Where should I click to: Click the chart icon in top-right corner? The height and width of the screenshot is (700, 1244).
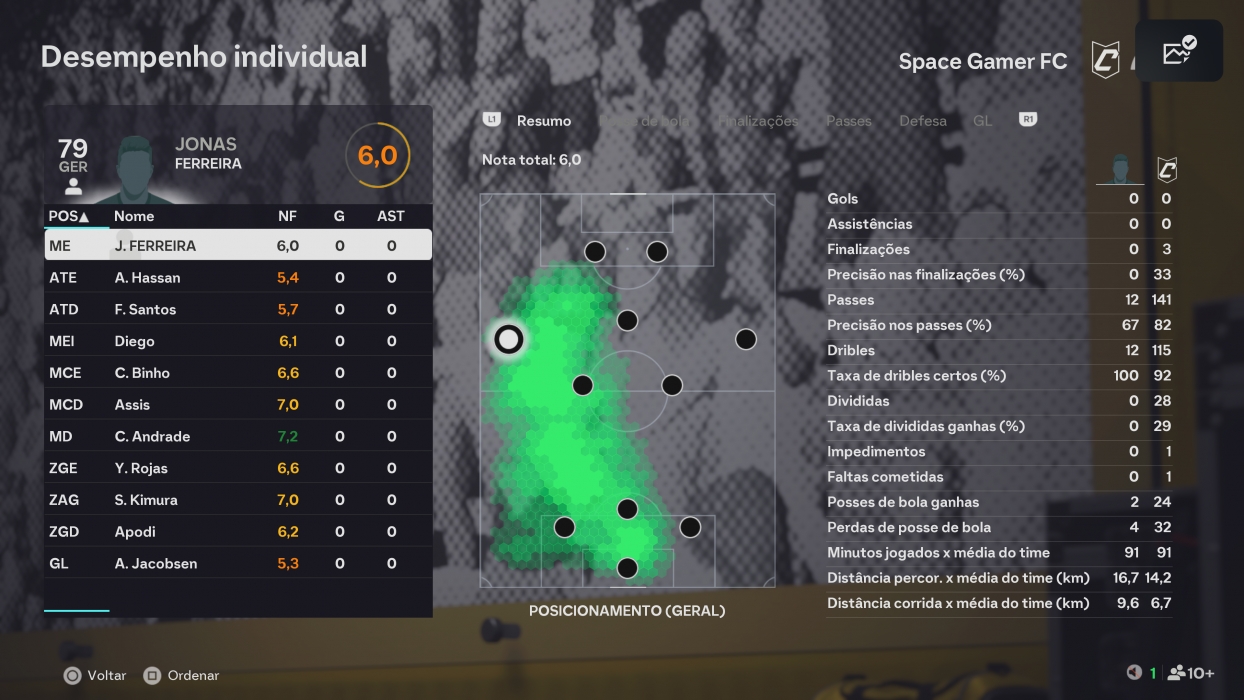coord(1179,51)
